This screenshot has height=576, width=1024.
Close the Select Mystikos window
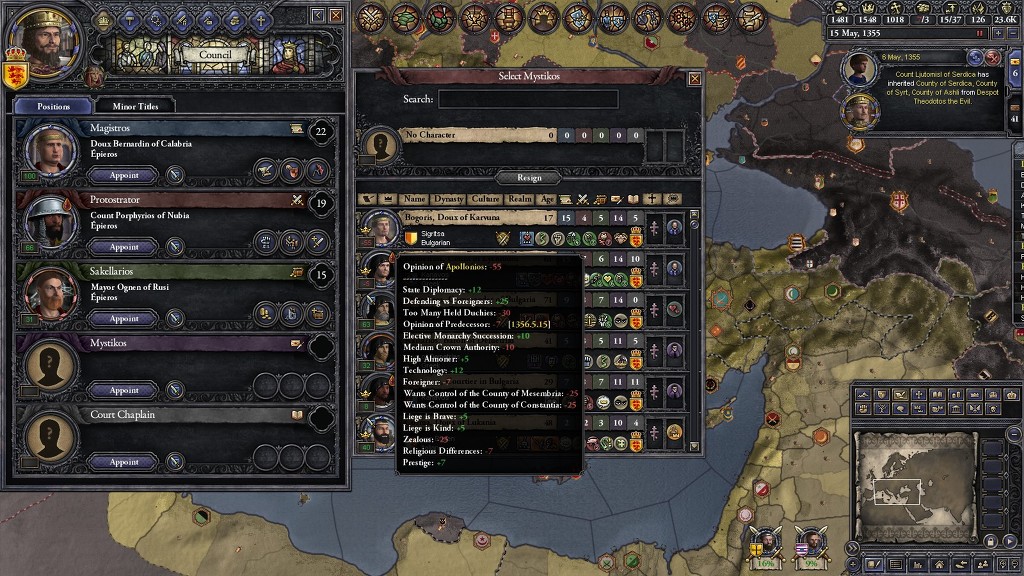pyautogui.click(x=695, y=78)
